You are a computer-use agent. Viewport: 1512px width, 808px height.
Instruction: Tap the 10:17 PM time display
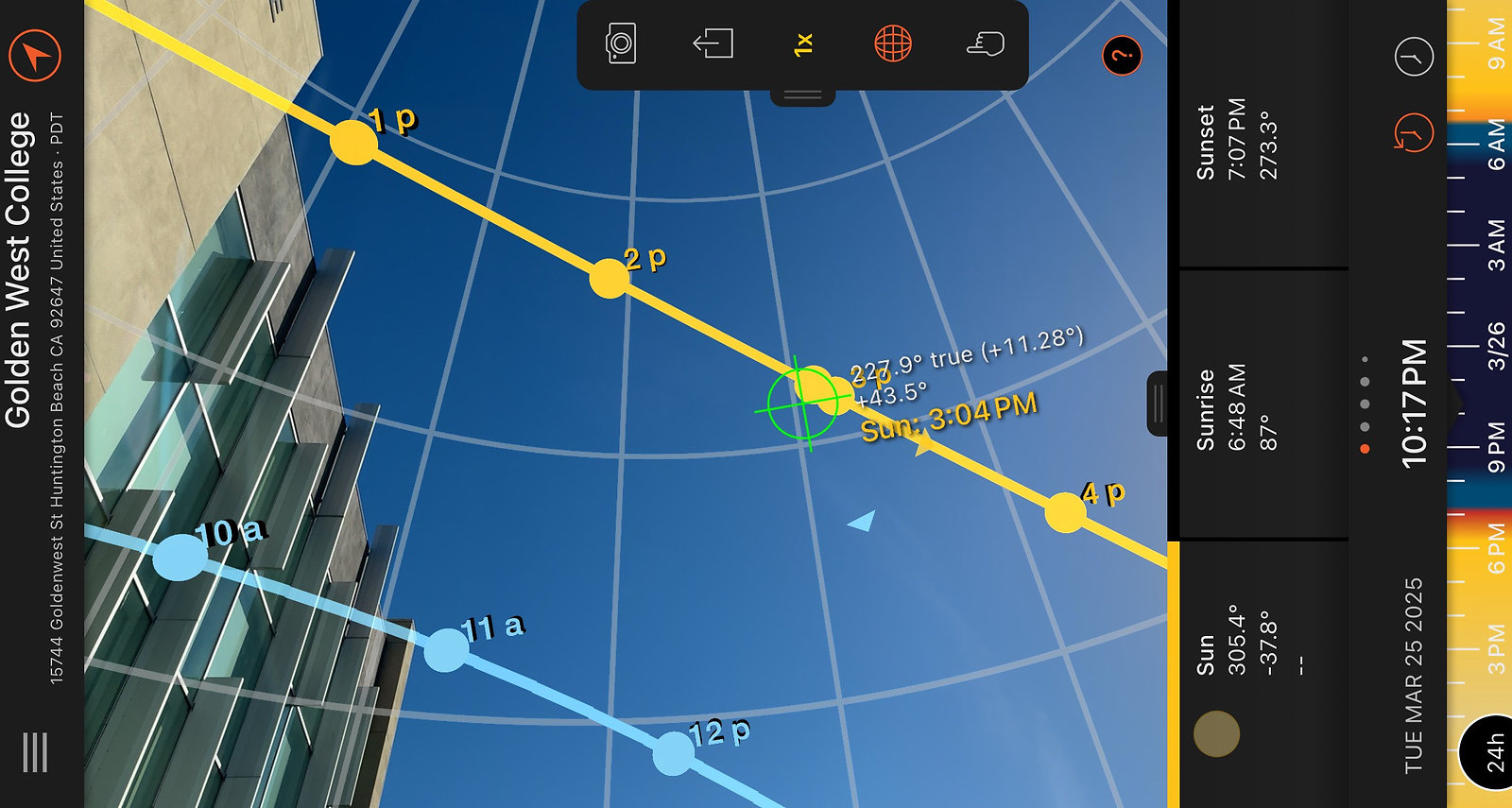(x=1414, y=403)
